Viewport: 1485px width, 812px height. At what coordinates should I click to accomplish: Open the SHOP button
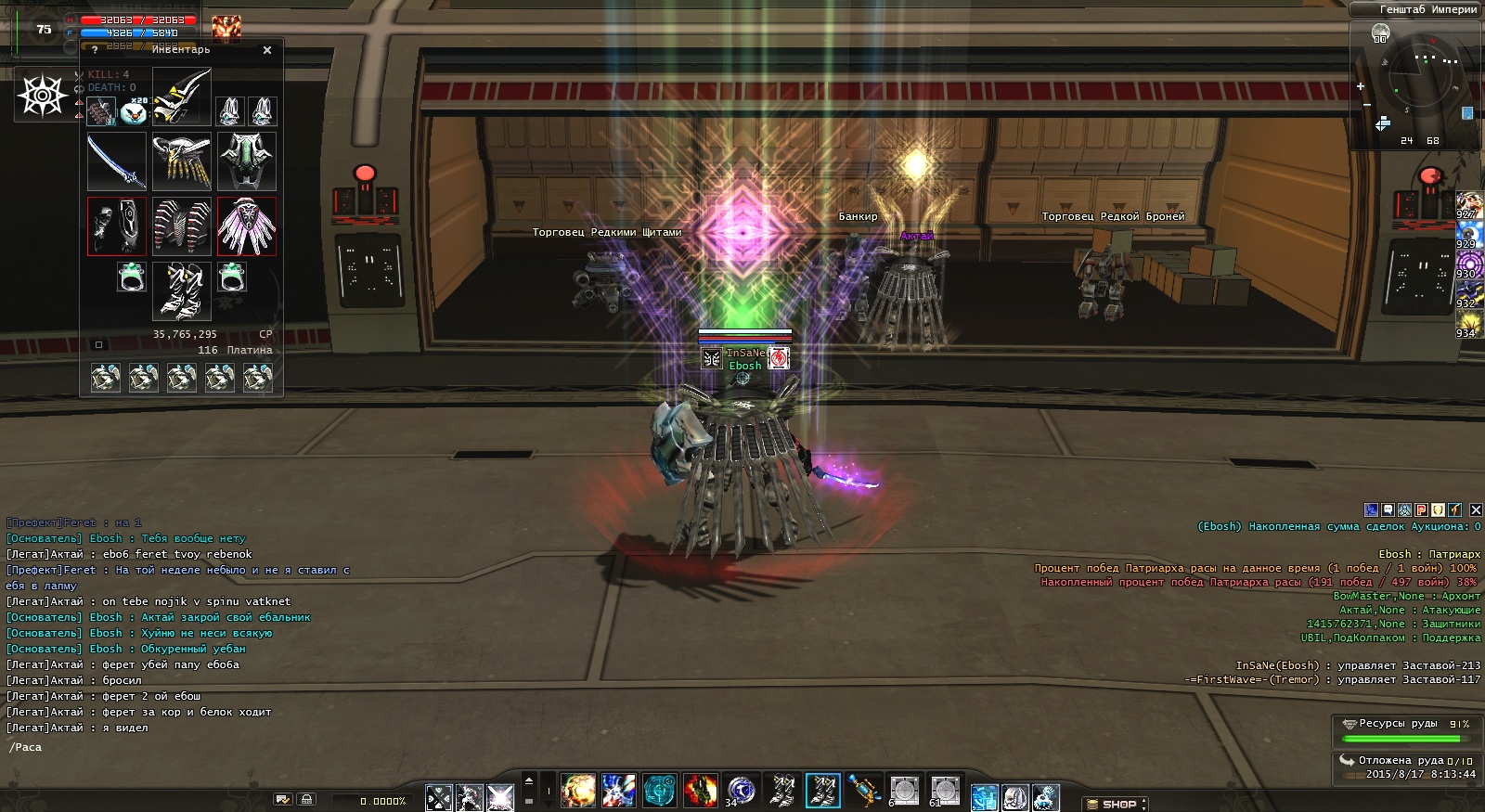click(1117, 804)
